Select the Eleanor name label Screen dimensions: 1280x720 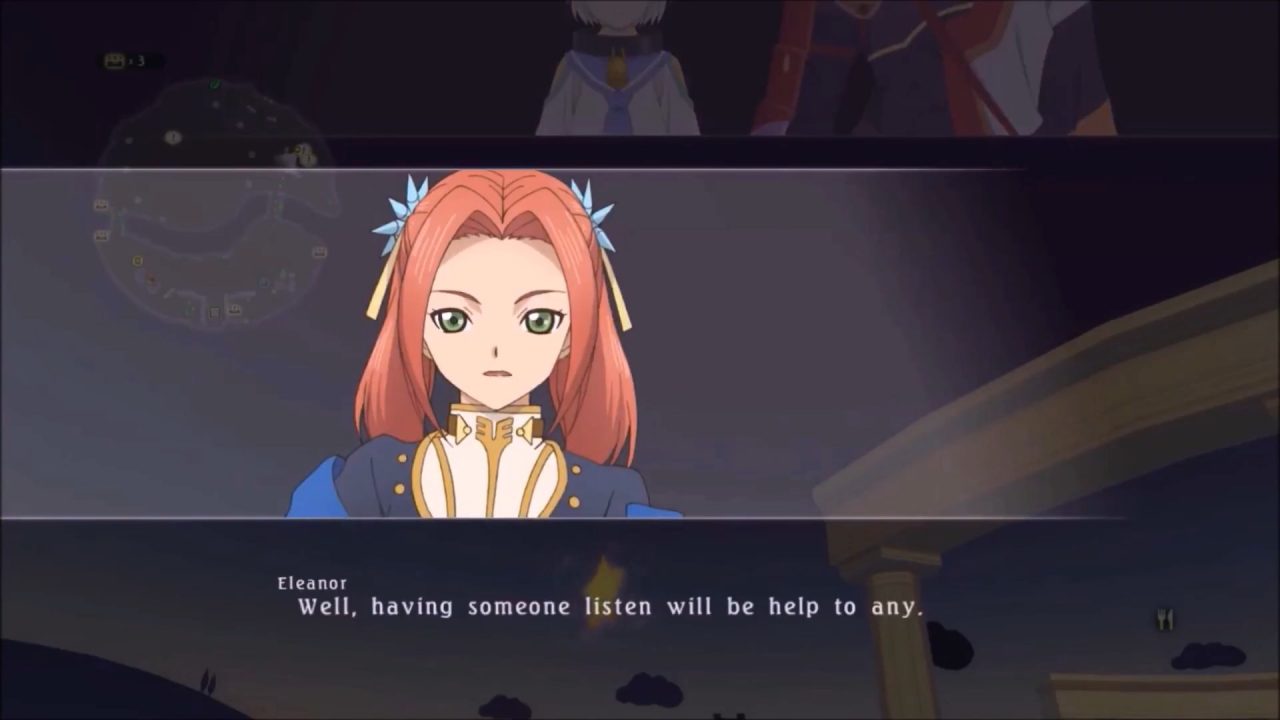point(311,581)
